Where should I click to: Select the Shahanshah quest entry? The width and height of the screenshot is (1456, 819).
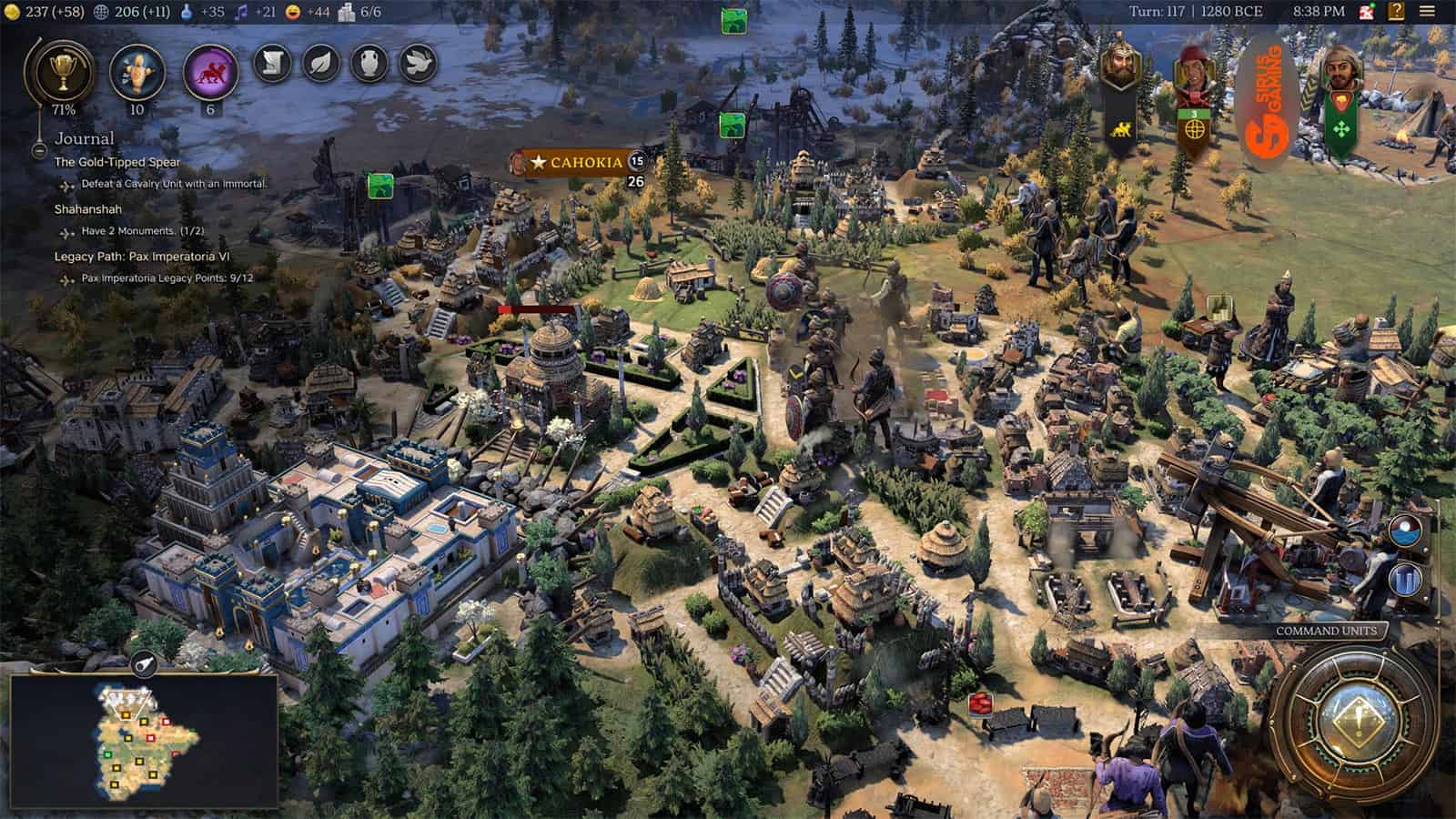point(87,209)
